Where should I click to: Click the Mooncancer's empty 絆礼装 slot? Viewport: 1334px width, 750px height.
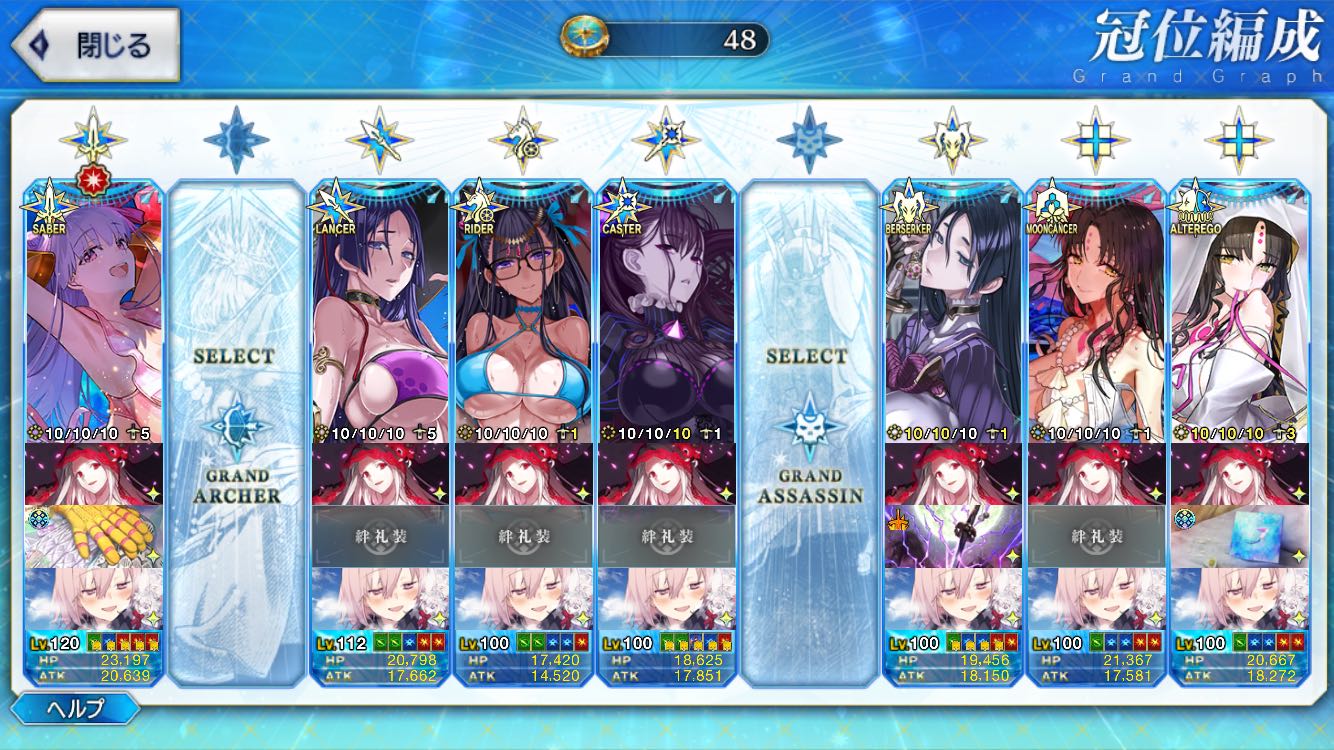click(x=1096, y=536)
